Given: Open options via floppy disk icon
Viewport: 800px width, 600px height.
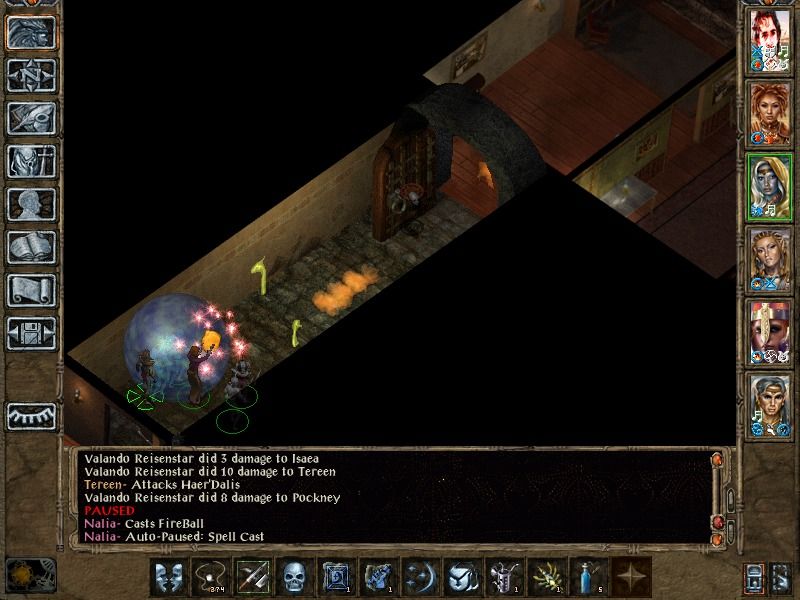Looking at the screenshot, I should tap(32, 332).
